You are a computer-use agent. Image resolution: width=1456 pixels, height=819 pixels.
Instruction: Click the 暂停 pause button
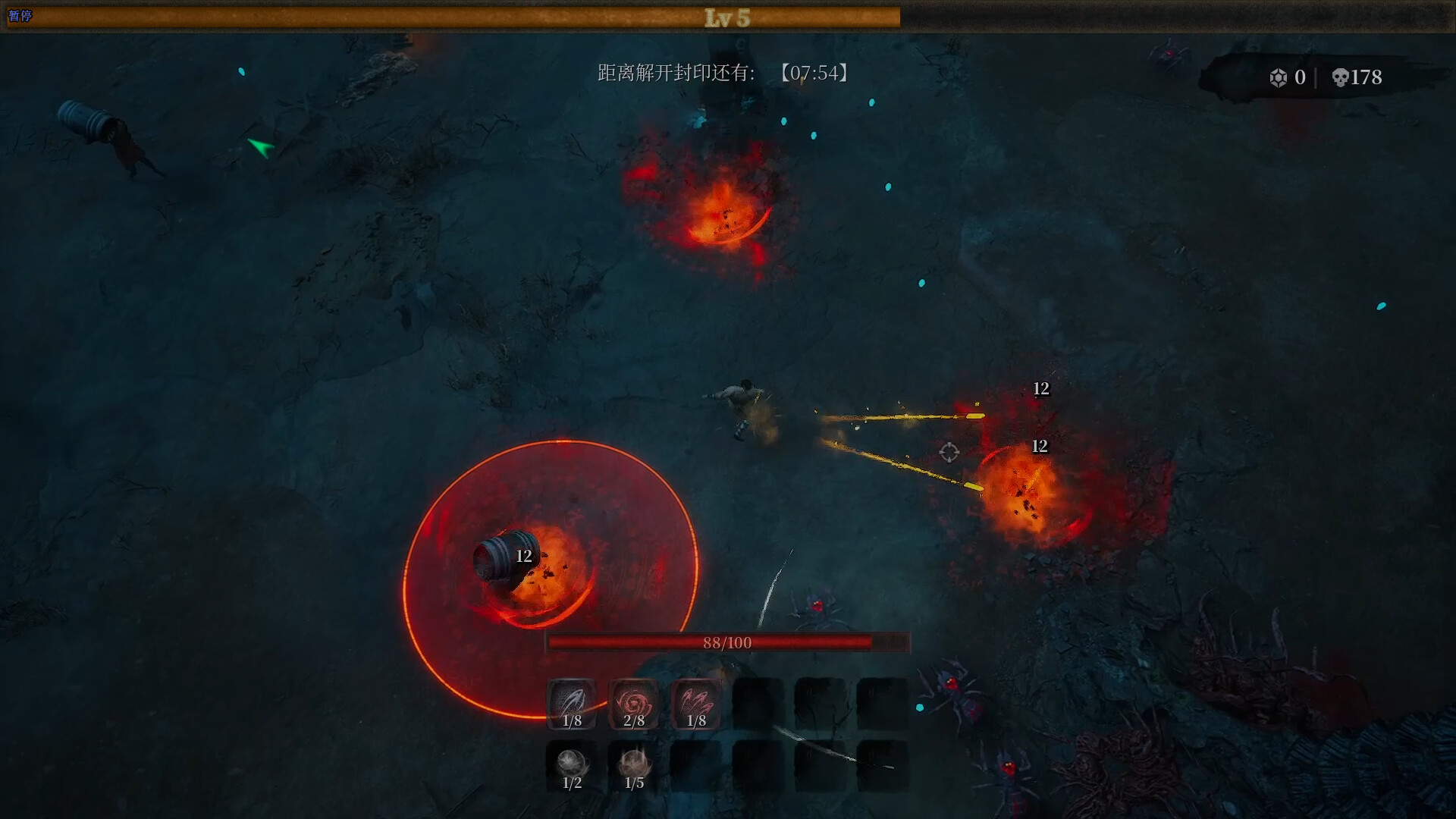pyautogui.click(x=21, y=15)
